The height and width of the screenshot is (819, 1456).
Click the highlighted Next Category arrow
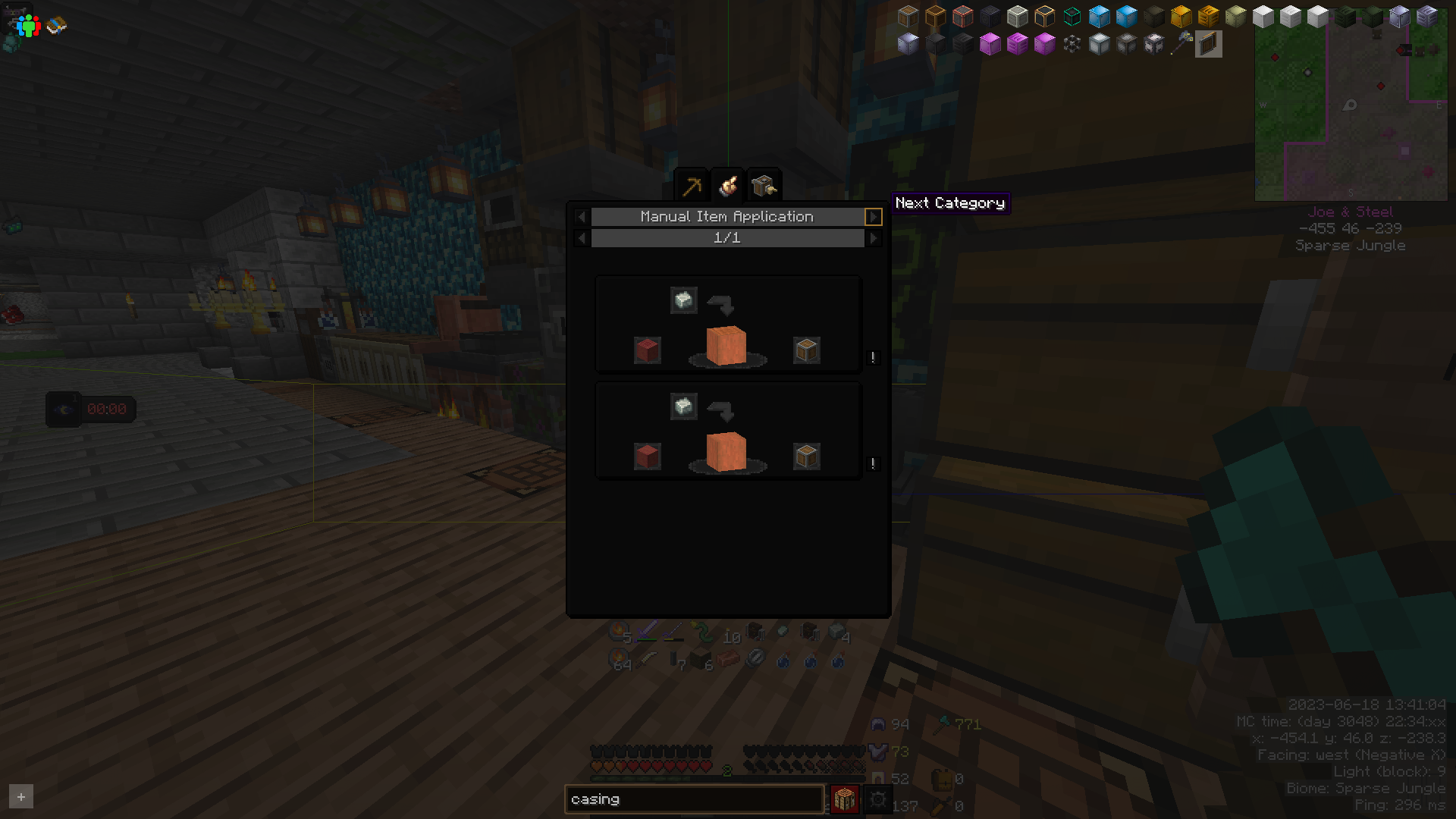874,217
